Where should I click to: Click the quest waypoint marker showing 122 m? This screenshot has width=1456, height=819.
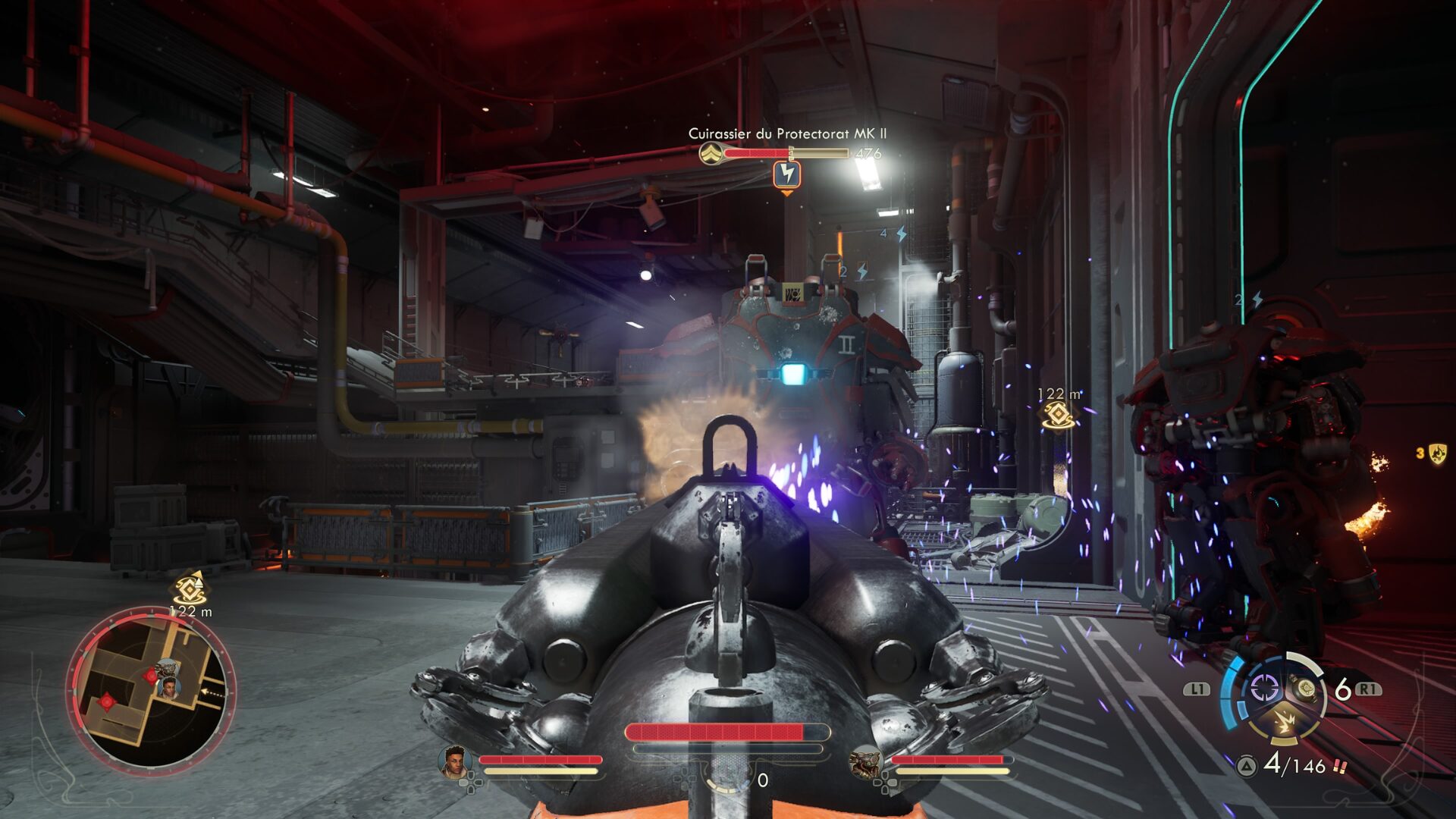click(1058, 415)
